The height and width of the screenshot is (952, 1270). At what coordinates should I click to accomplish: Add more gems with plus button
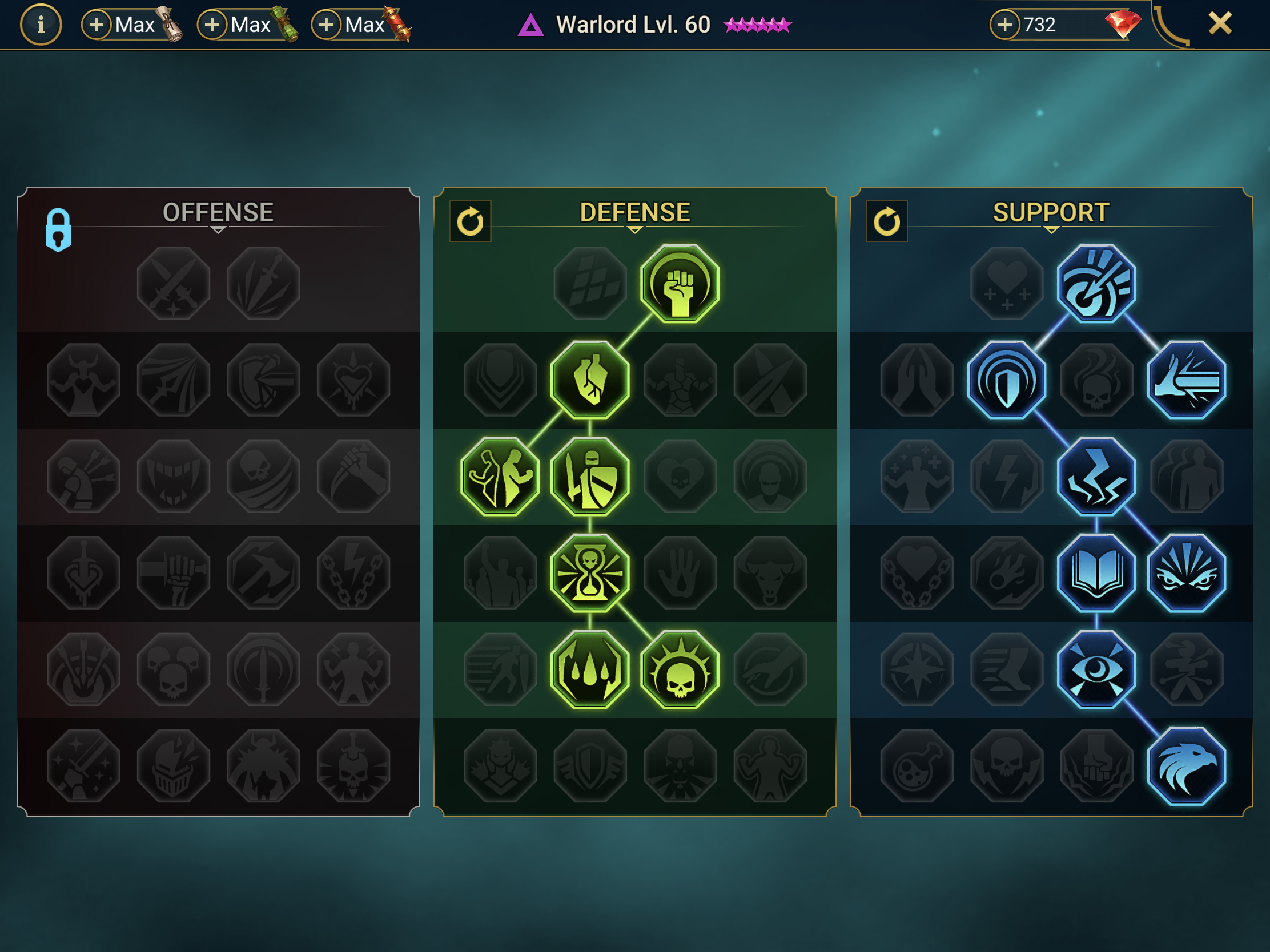(1004, 25)
